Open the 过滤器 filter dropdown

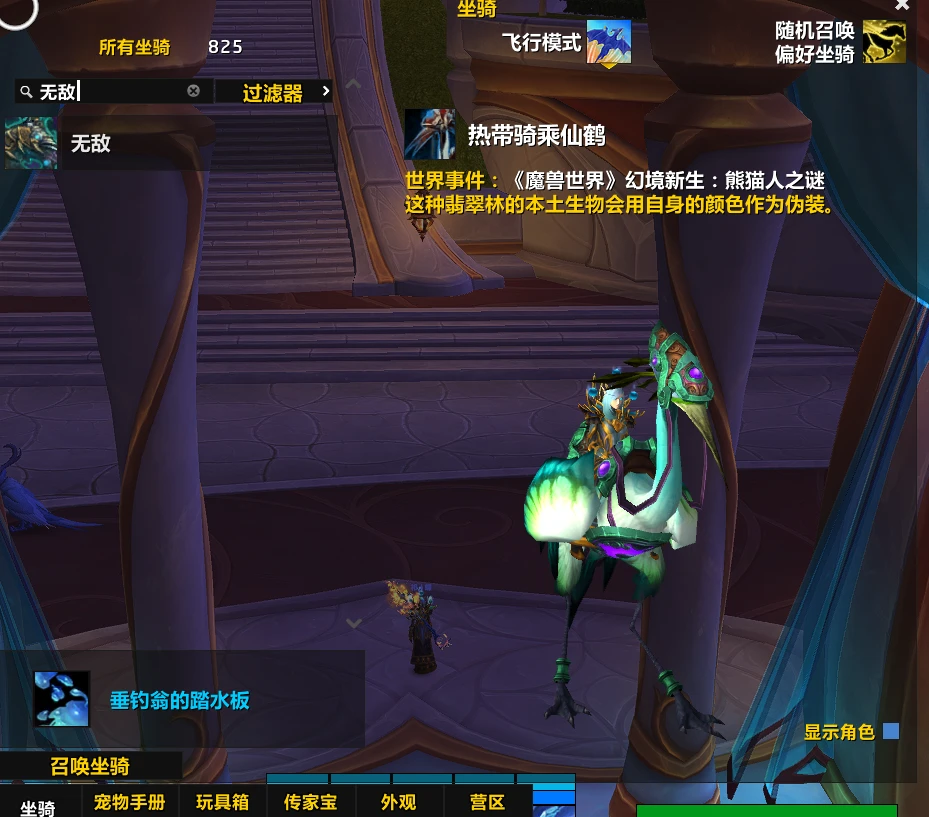(273, 93)
